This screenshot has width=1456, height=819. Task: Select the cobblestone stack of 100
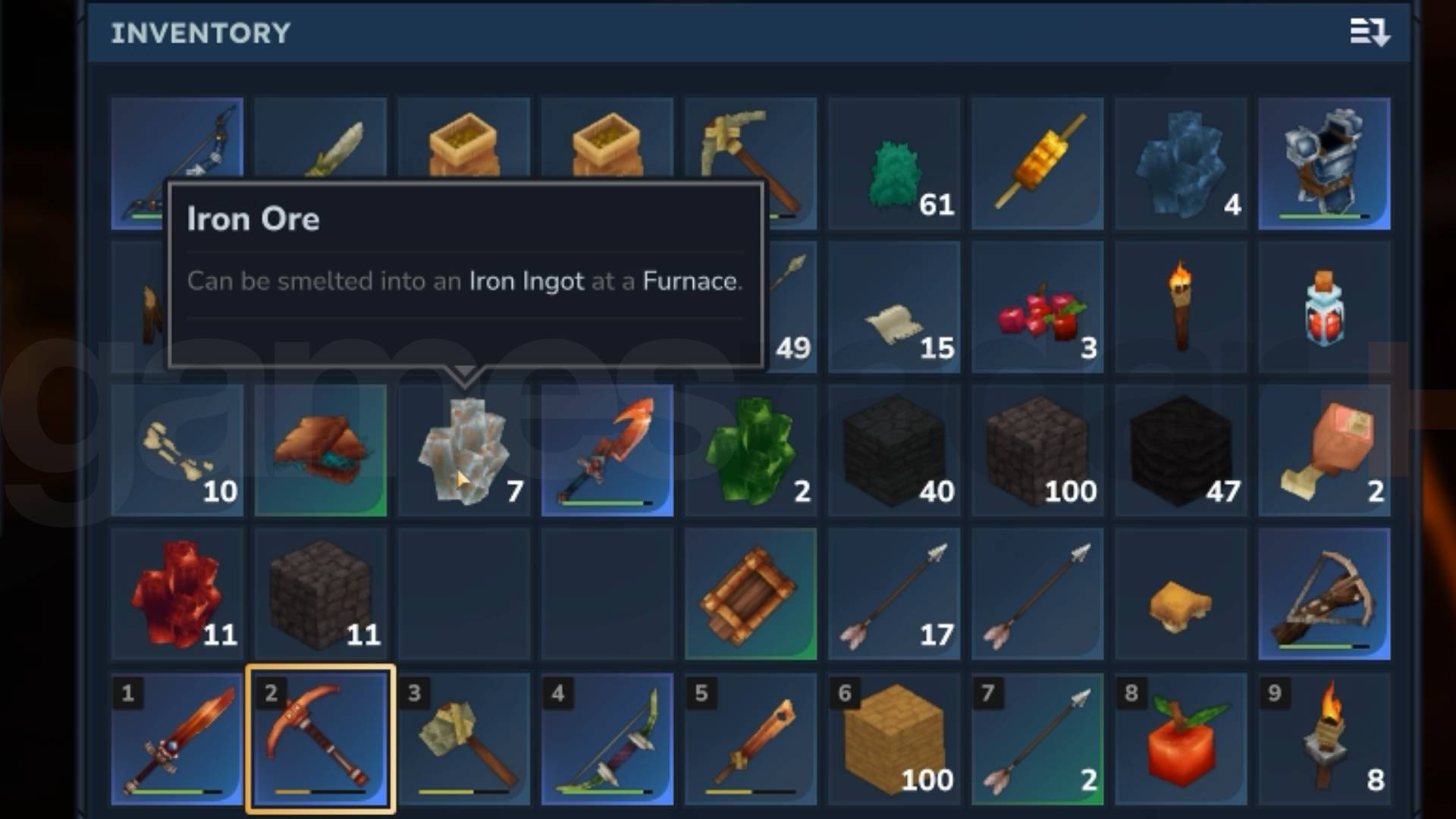pyautogui.click(x=1037, y=451)
